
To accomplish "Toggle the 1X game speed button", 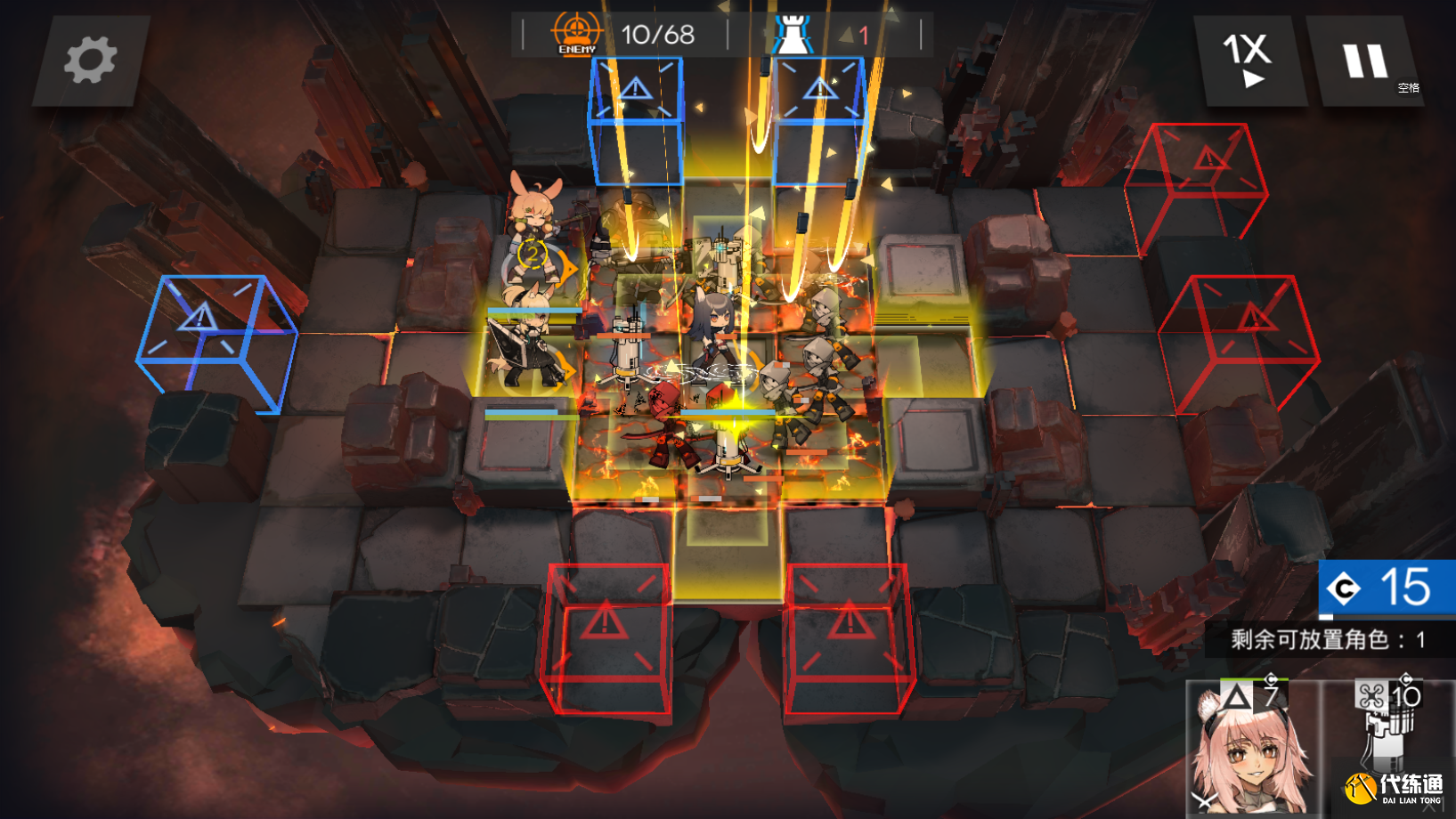I will click(x=1249, y=61).
